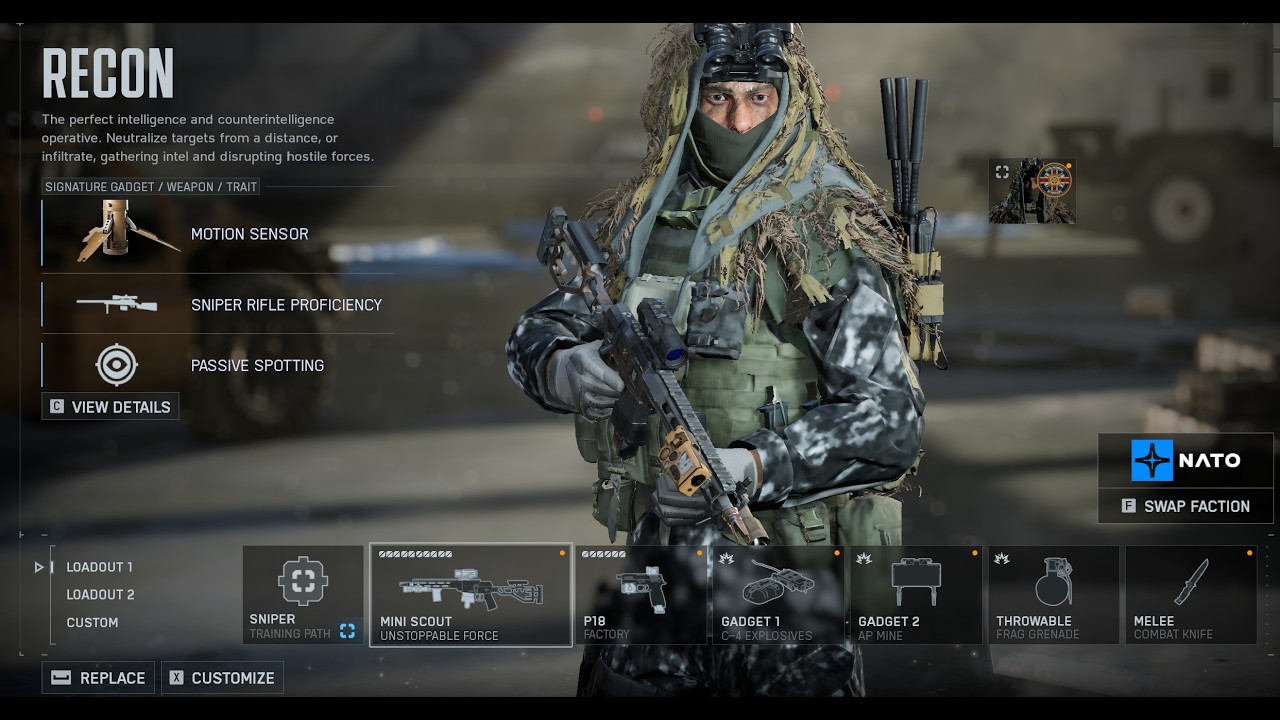Open the soldier skin thumbnail
This screenshot has height=720, width=1280.
1032,190
